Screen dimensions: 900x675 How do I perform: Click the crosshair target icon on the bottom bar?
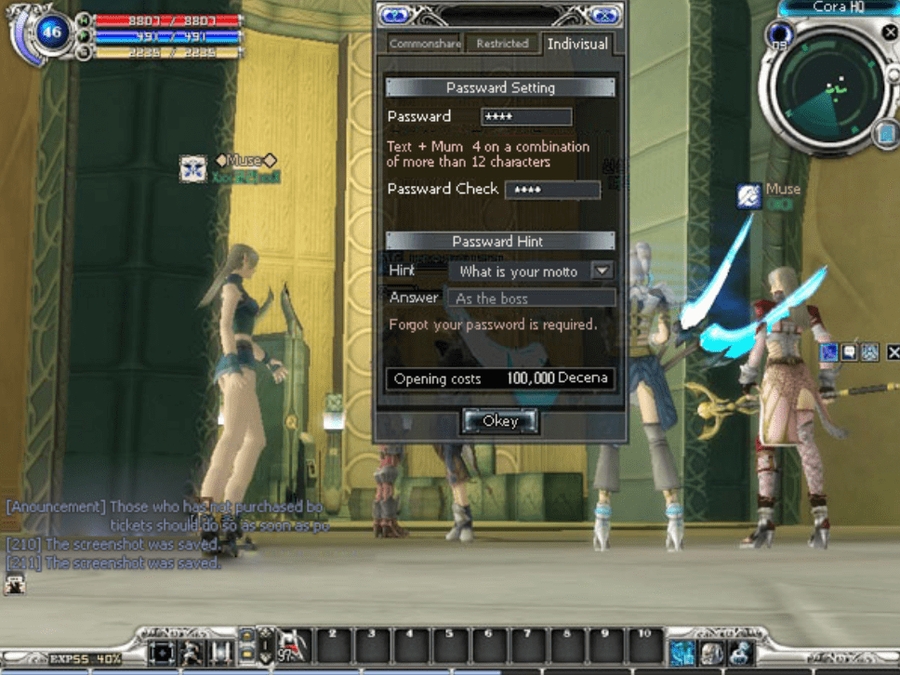162,653
